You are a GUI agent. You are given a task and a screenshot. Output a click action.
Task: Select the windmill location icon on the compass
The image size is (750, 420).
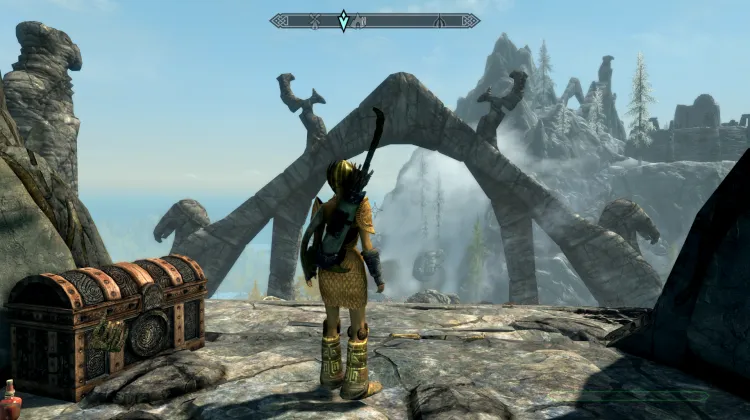[x=315, y=21]
